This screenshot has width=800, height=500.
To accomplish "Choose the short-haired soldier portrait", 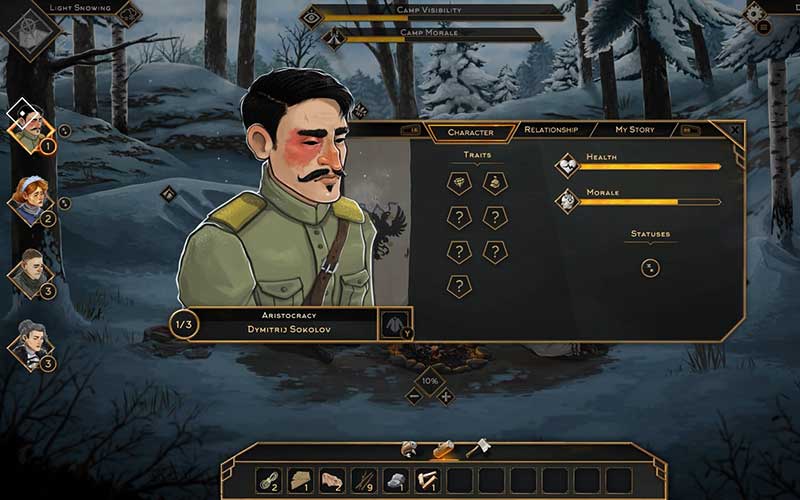I will click(29, 271).
